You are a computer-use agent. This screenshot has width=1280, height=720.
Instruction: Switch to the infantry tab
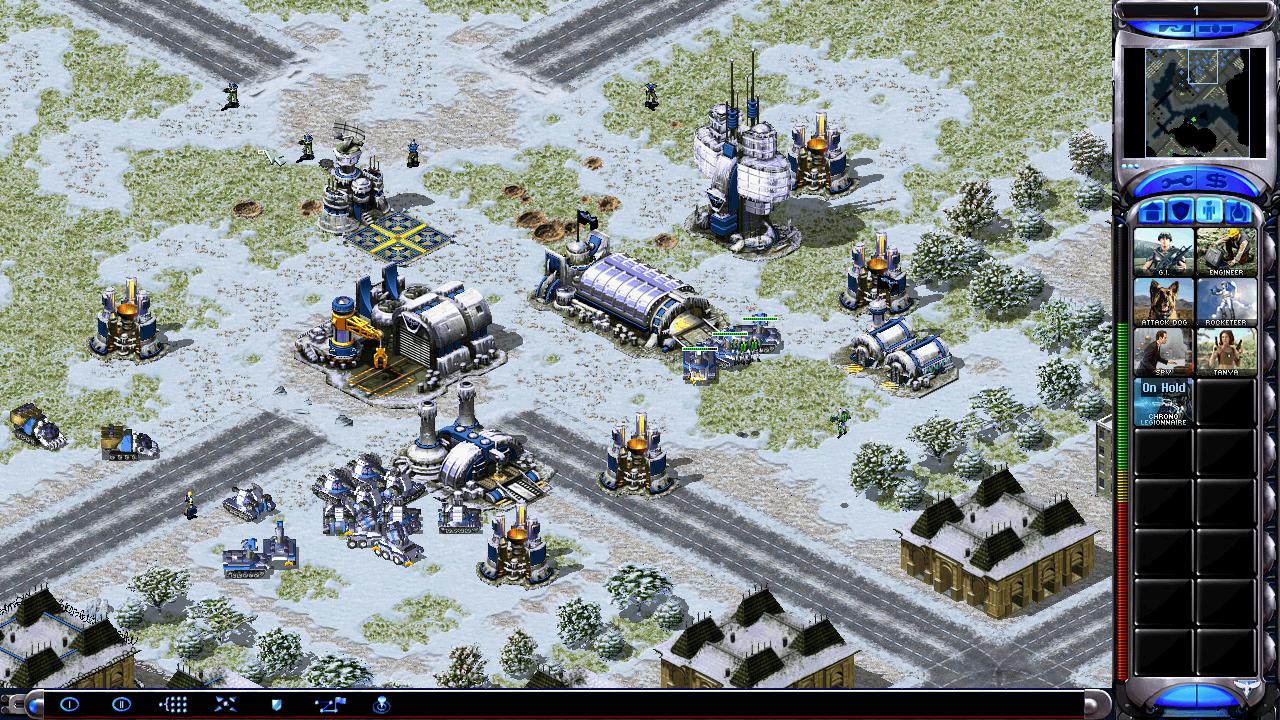pos(1210,212)
